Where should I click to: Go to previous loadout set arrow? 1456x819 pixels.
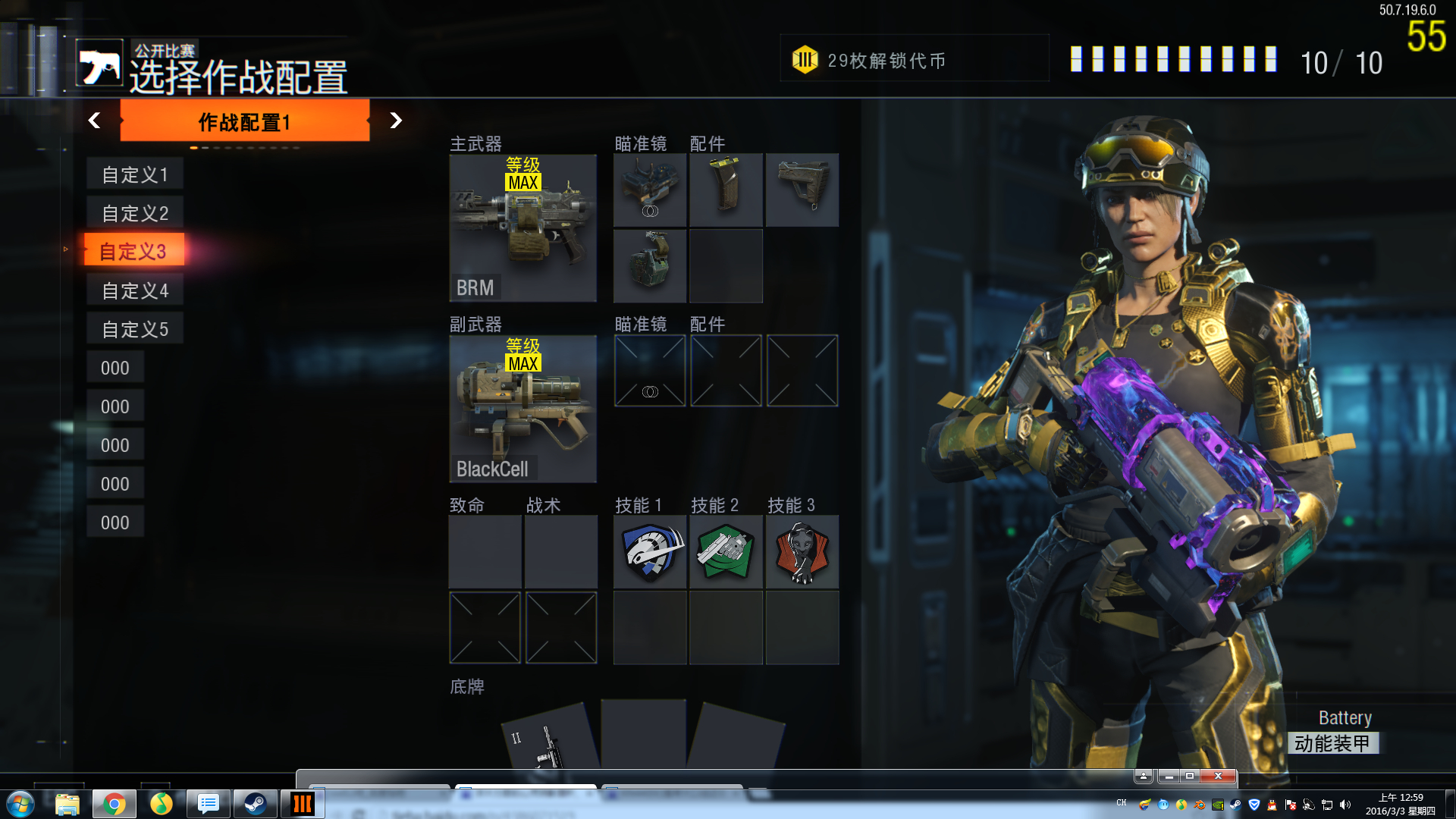tap(94, 121)
